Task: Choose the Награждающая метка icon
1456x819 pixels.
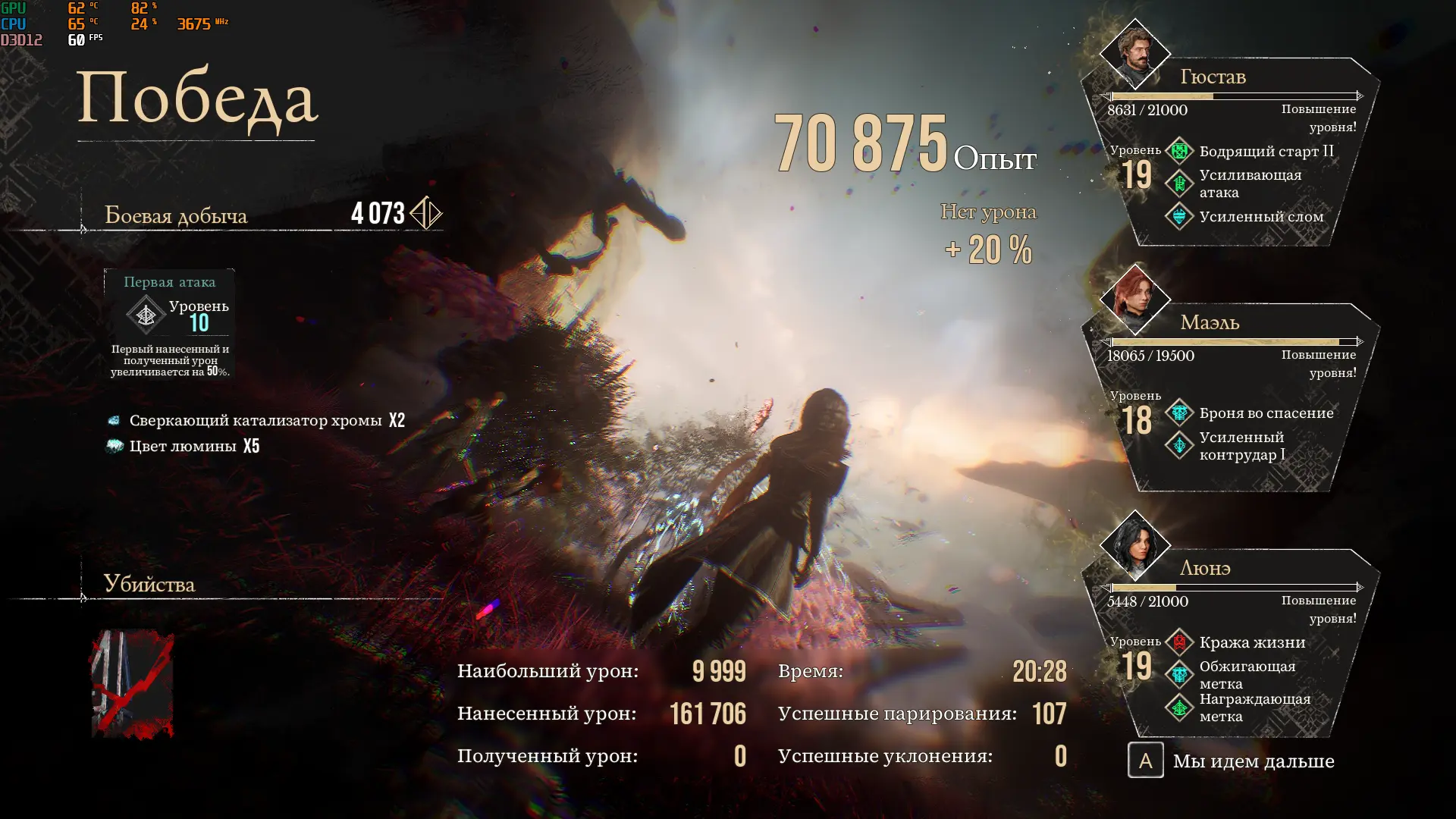Action: pos(1179,708)
